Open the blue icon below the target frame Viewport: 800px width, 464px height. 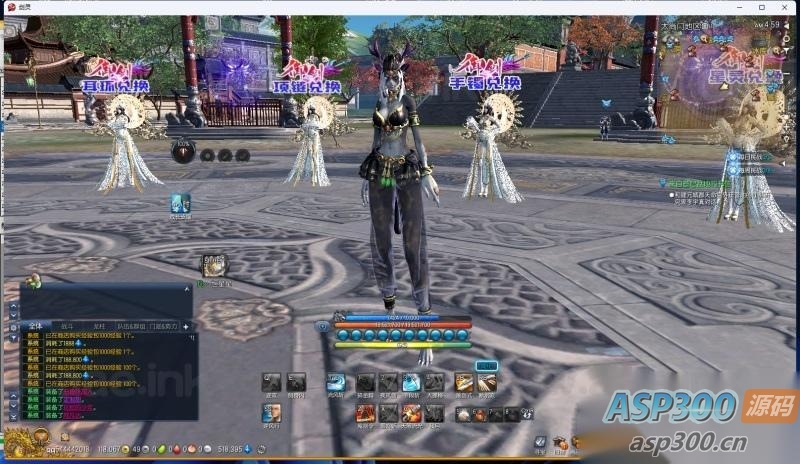180,203
